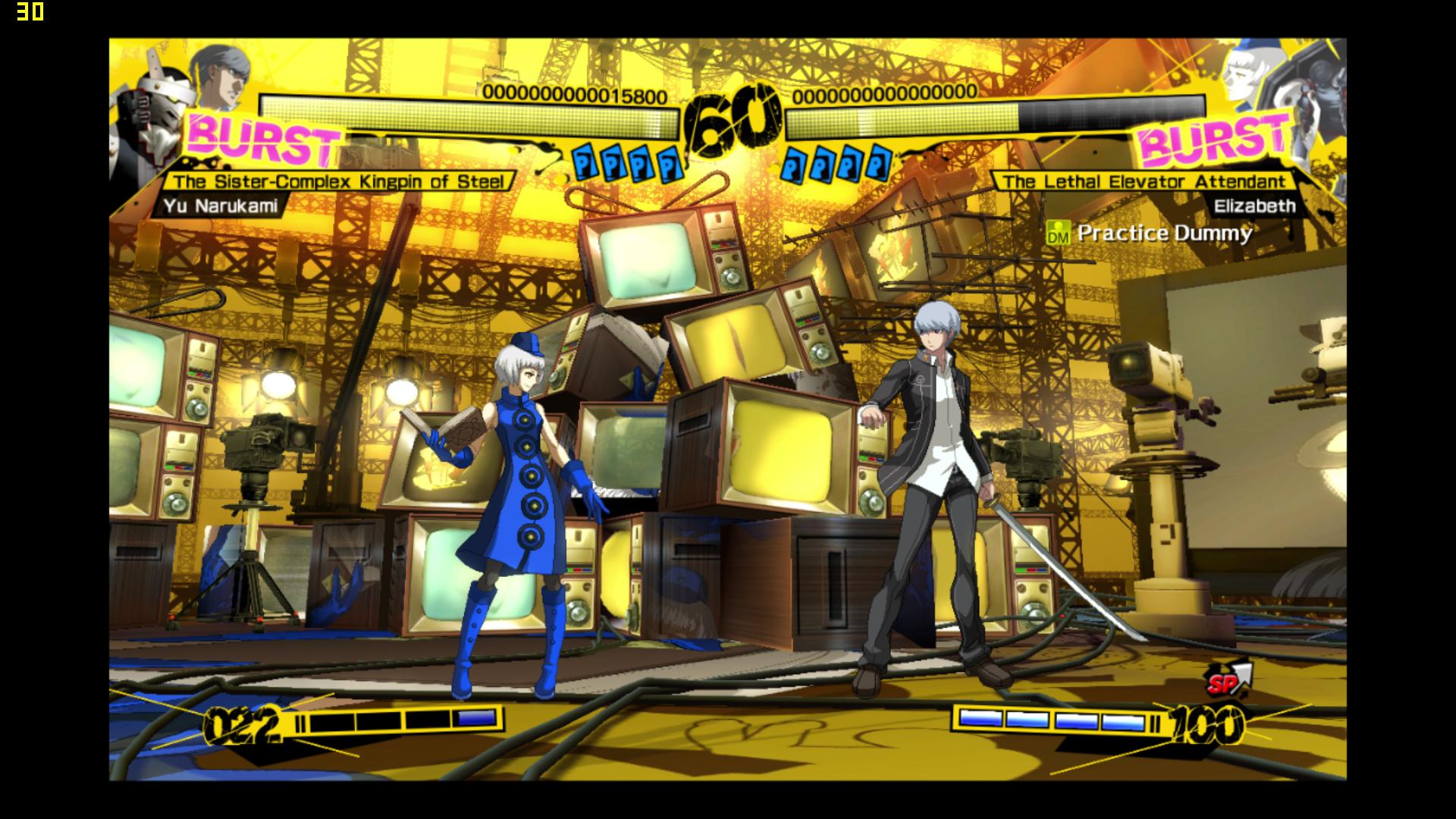
Task: Click the green DM Practice Dummy icon
Action: (1057, 233)
